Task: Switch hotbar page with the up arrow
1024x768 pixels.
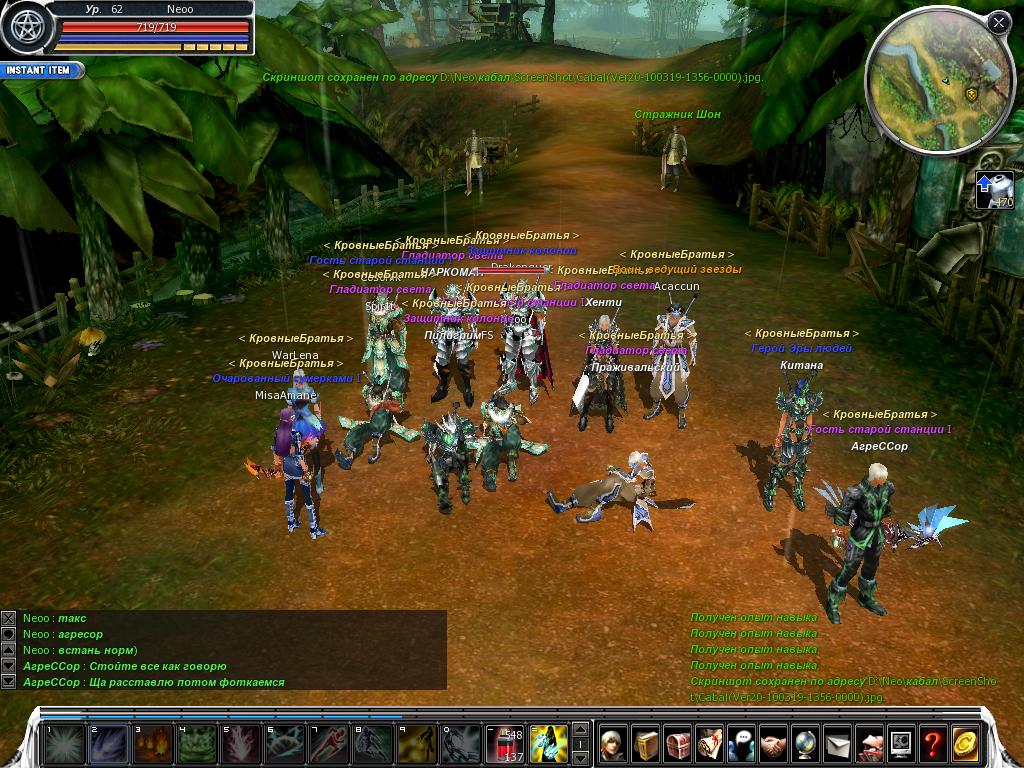Action: 579,730
